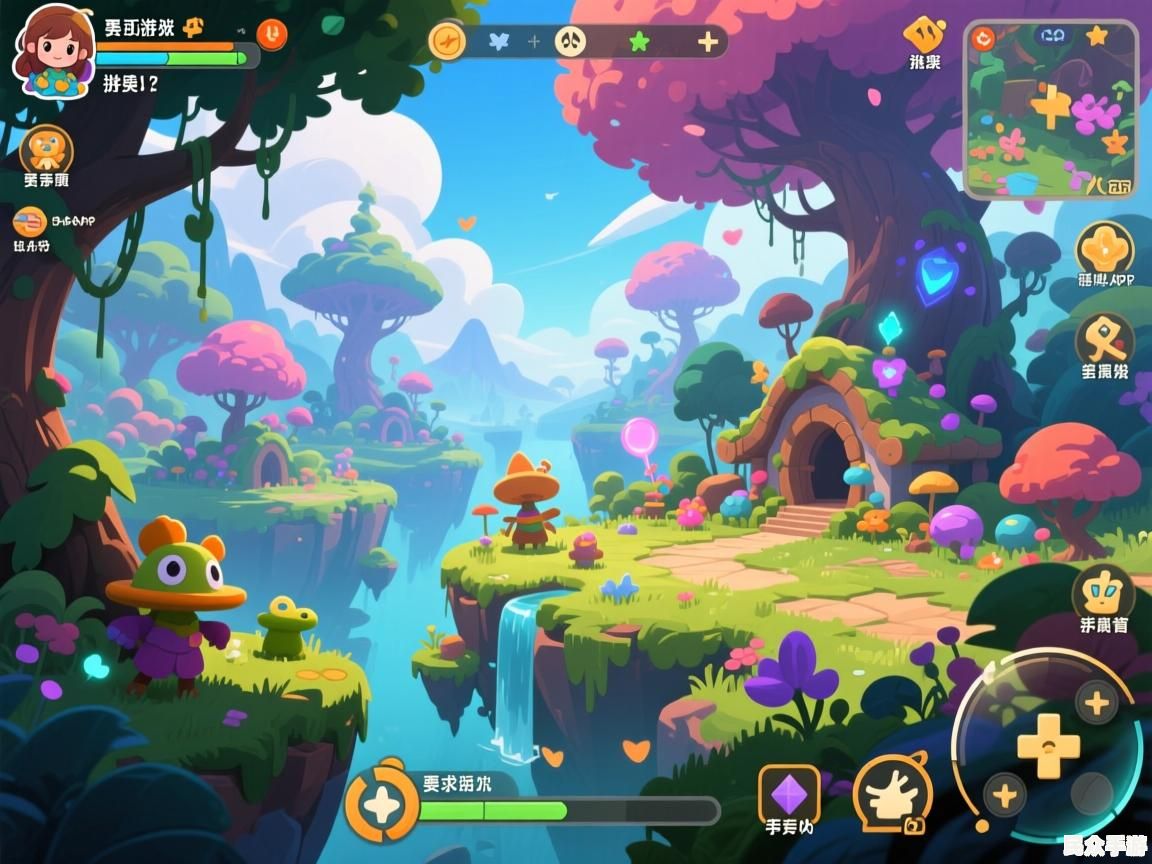Viewport: 1152px width, 864px height.
Task: Select the small orange striped badge icon
Action: [27, 220]
